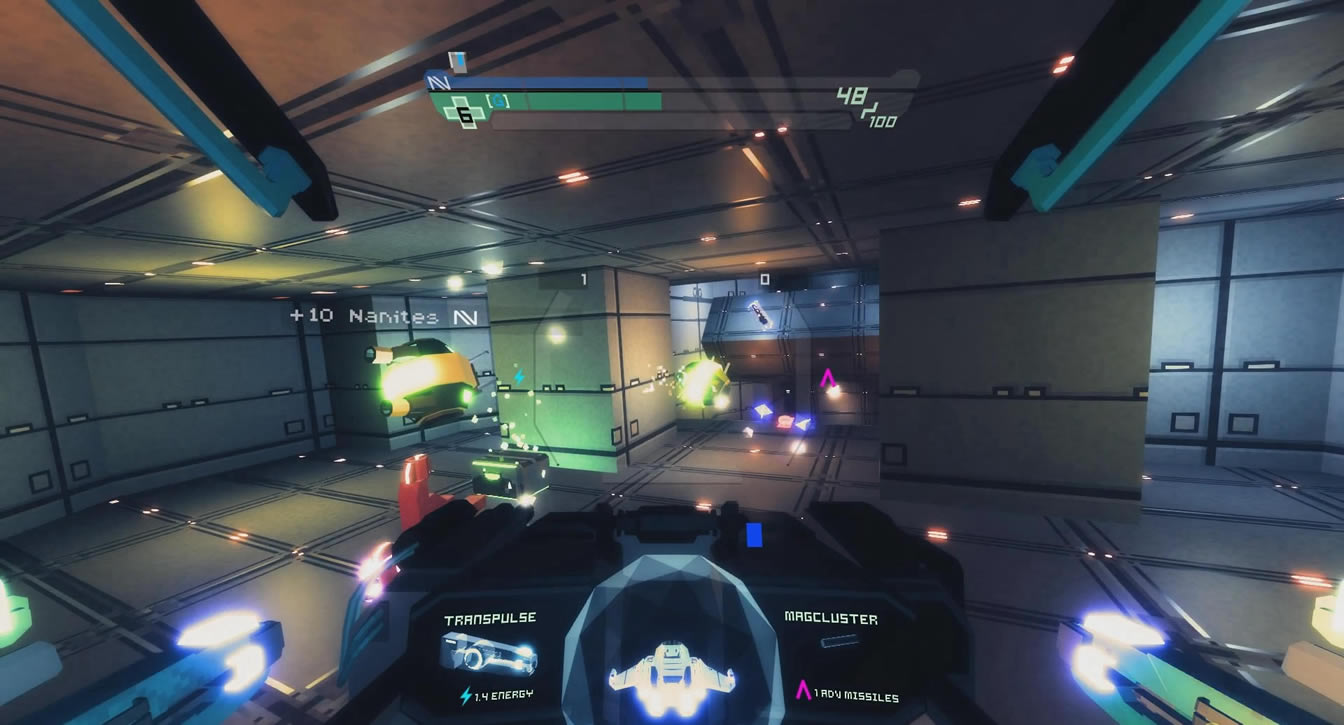Select the Transpulse primary weapon icon

click(x=488, y=654)
